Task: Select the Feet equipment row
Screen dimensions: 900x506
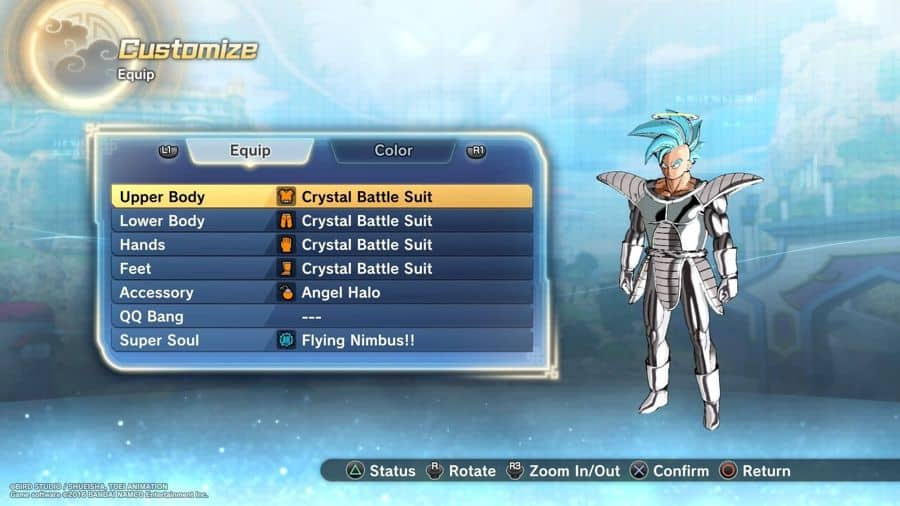Action: (x=322, y=269)
